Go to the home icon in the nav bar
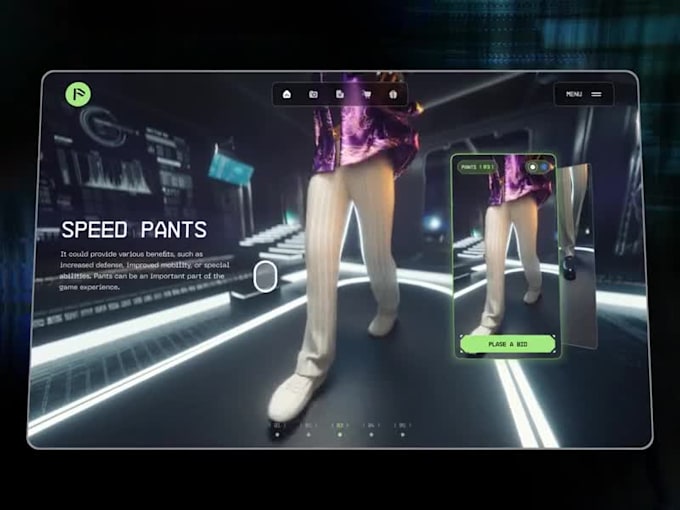The width and height of the screenshot is (680, 510). click(287, 95)
